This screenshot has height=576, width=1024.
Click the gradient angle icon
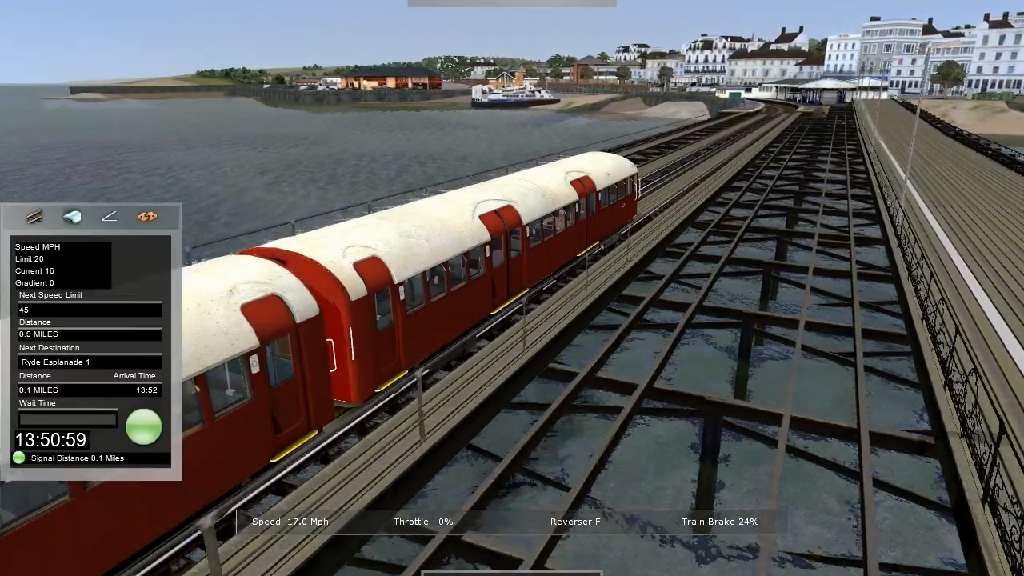click(x=109, y=216)
